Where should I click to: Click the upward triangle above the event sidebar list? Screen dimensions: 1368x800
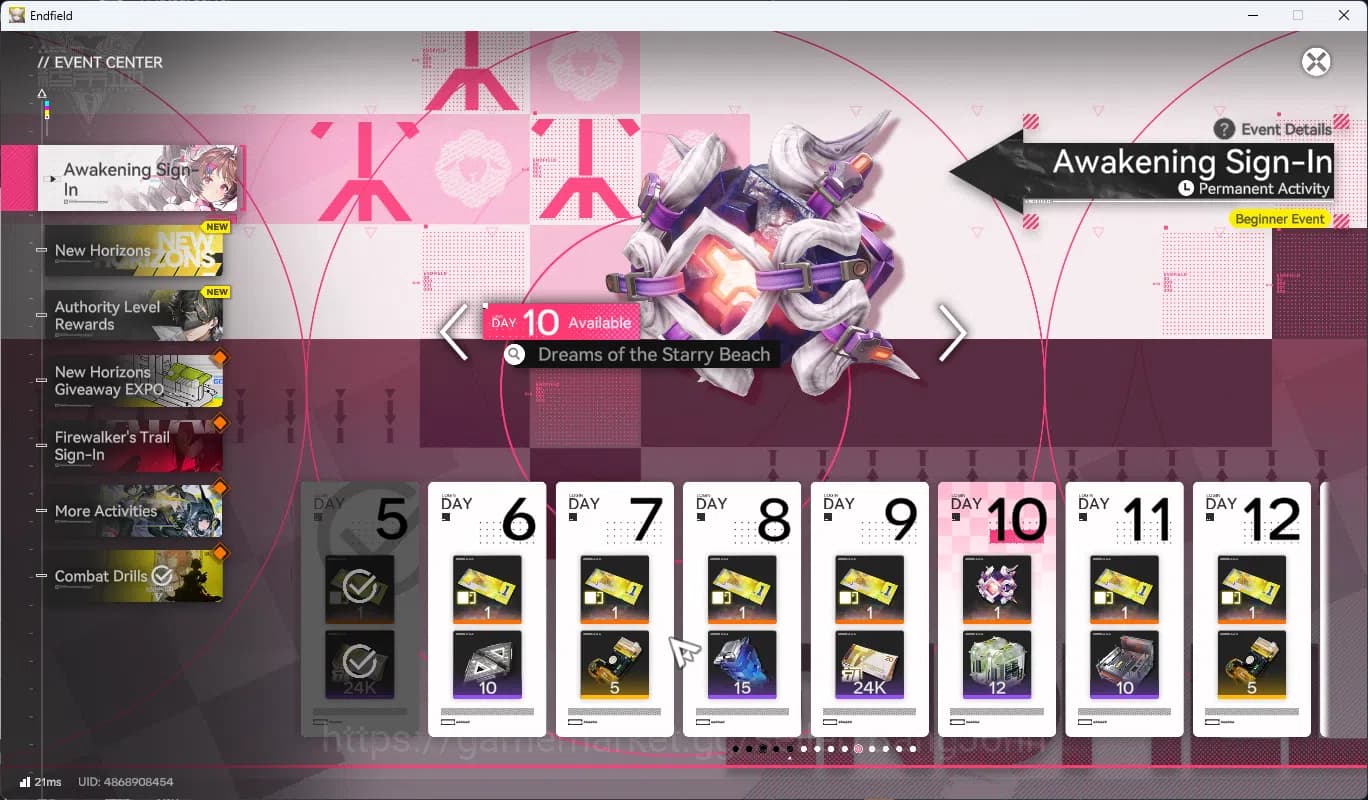point(42,92)
